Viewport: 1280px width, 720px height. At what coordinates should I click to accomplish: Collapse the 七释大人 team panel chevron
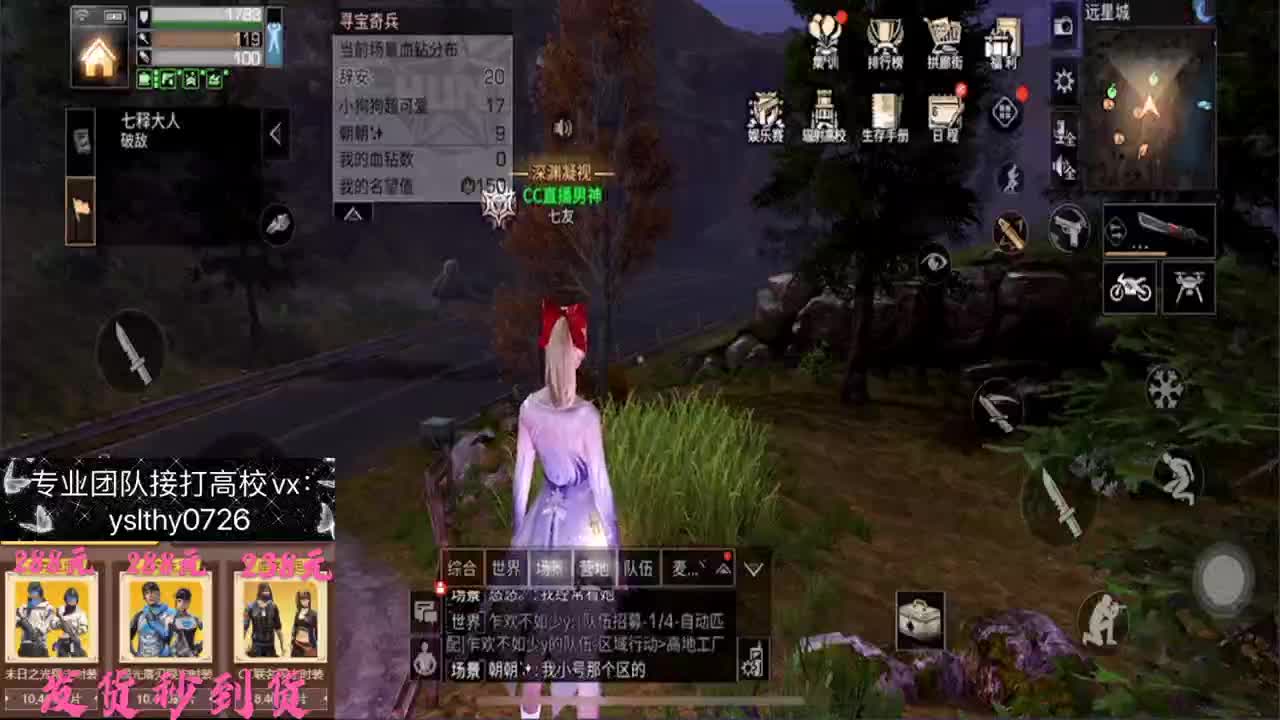[x=275, y=131]
